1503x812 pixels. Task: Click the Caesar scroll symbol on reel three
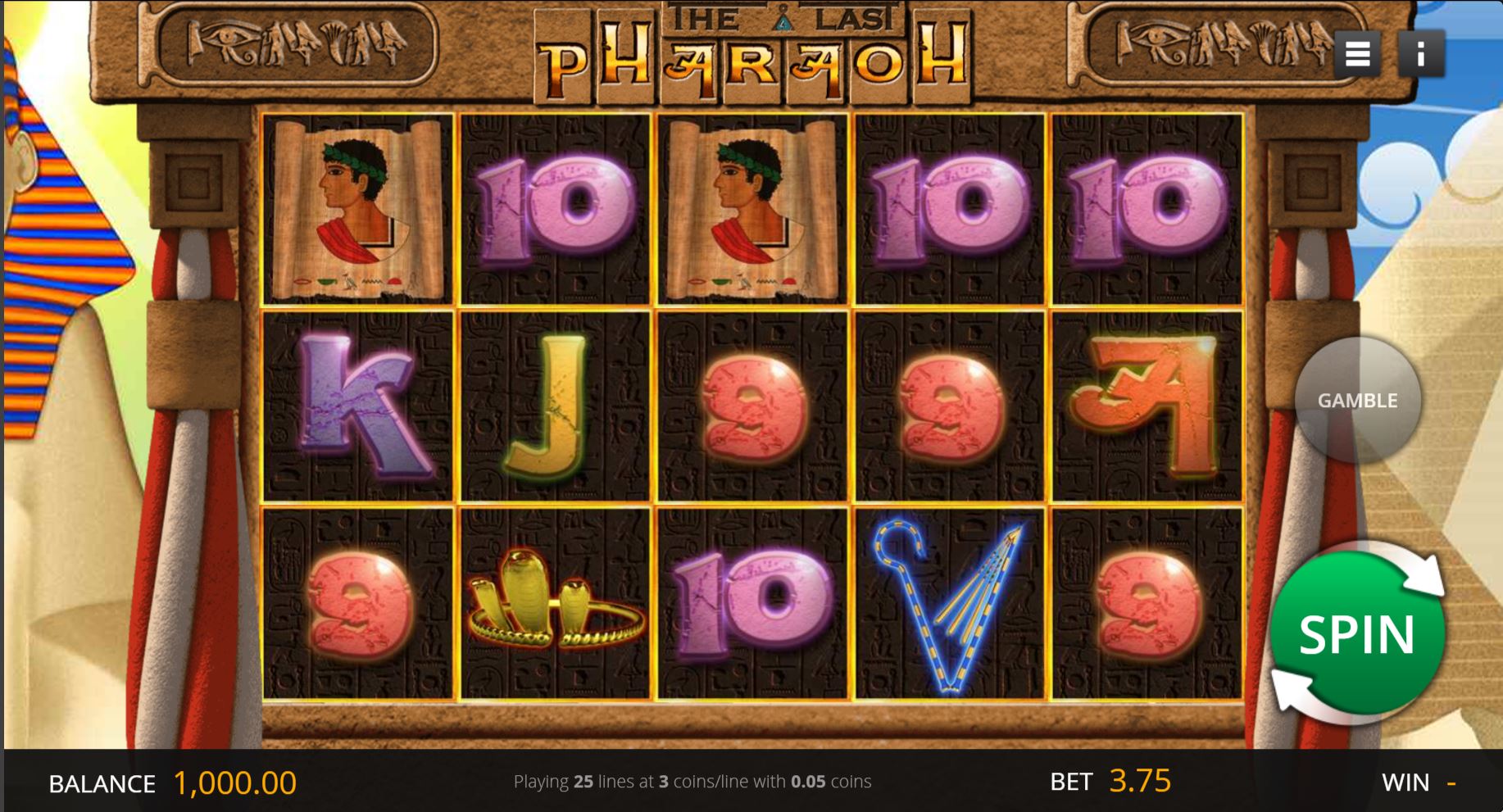751,209
